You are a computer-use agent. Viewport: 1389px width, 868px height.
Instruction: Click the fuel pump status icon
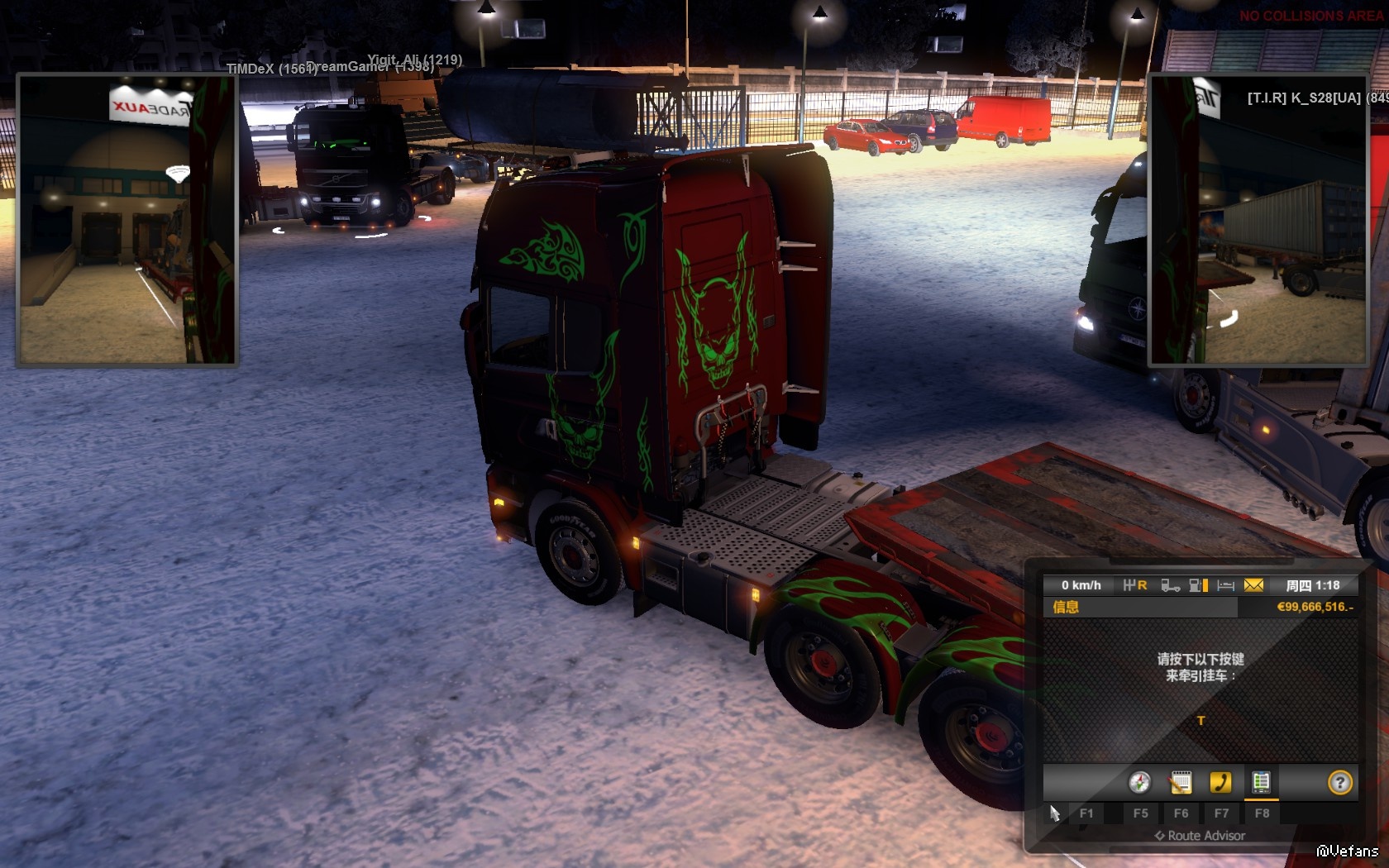(x=1198, y=585)
